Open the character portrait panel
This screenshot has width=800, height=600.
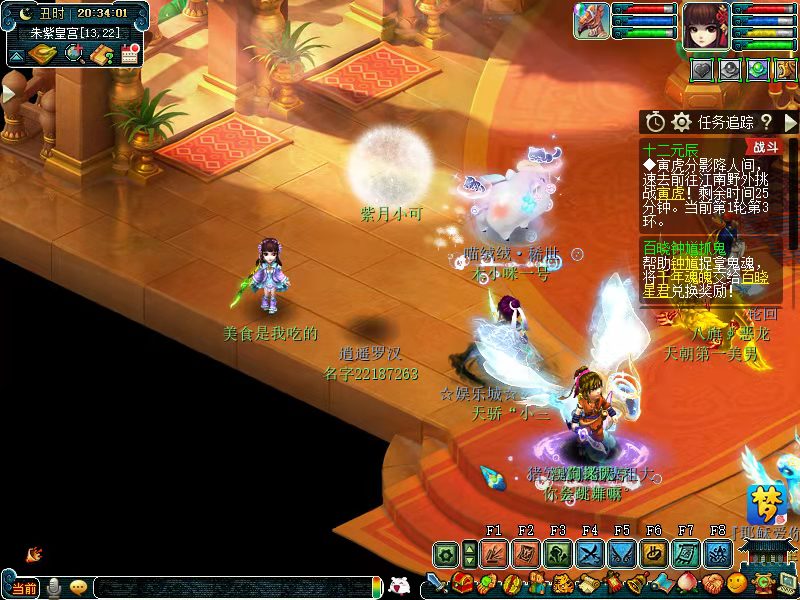[x=706, y=24]
